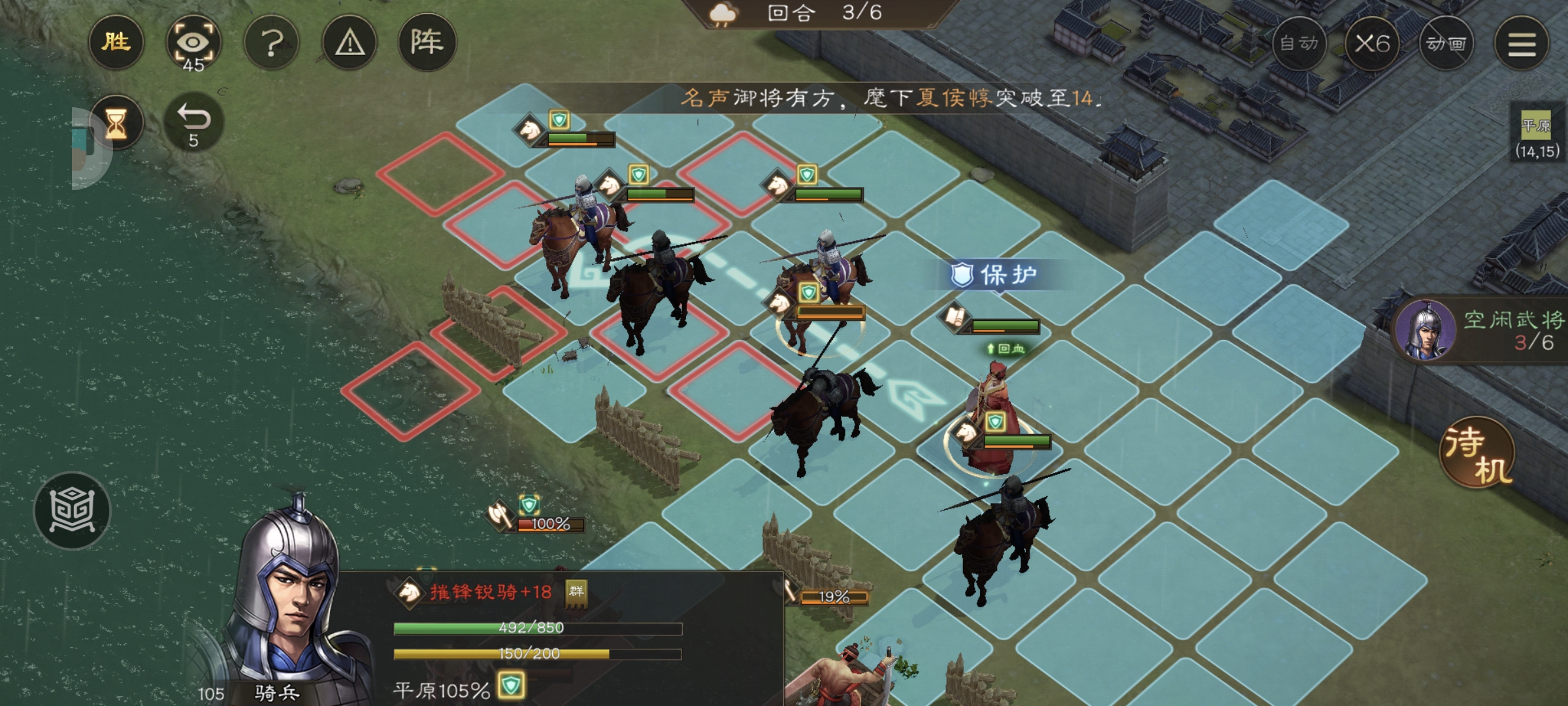
Task: Open the 阵 formation button
Action: 427,43
